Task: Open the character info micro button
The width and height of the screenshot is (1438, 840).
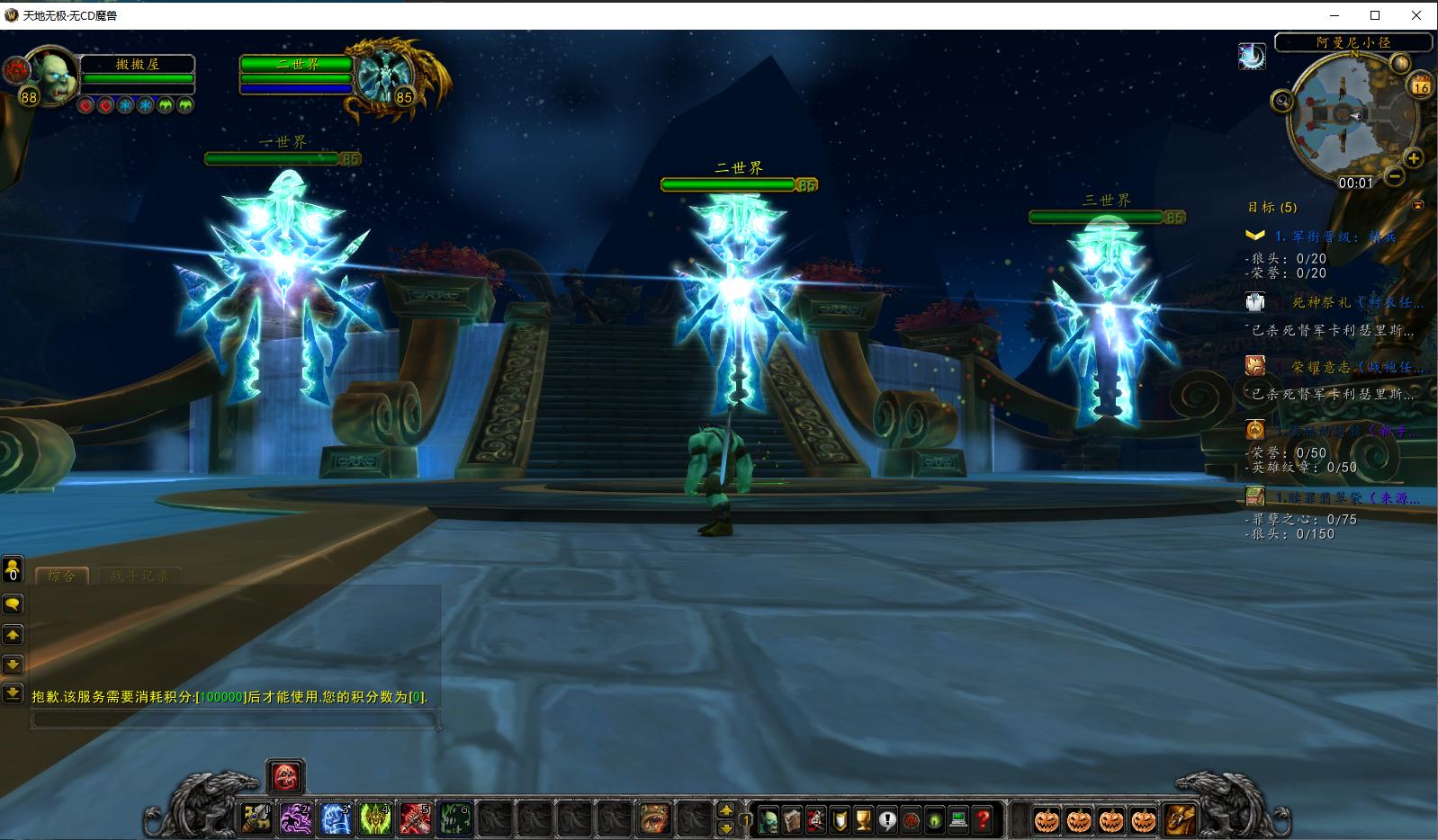Action: (769, 819)
